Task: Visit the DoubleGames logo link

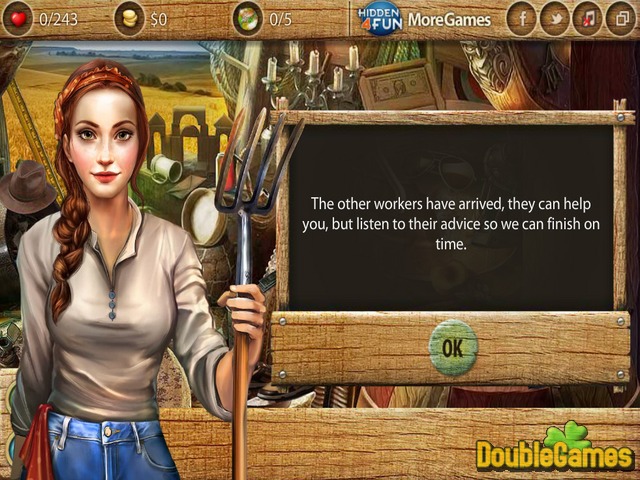Action: [x=553, y=450]
